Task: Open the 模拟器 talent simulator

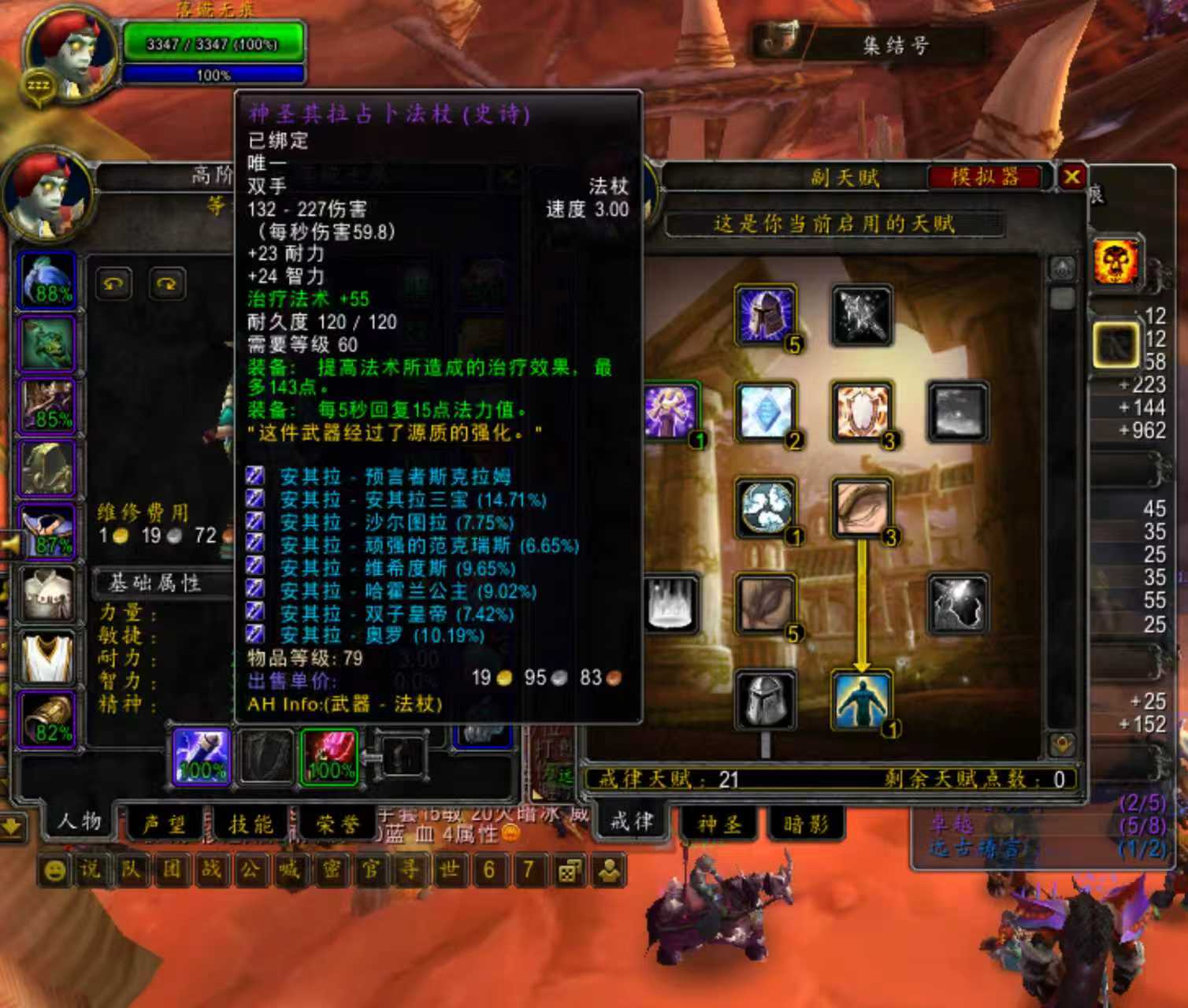Action: [x=985, y=176]
